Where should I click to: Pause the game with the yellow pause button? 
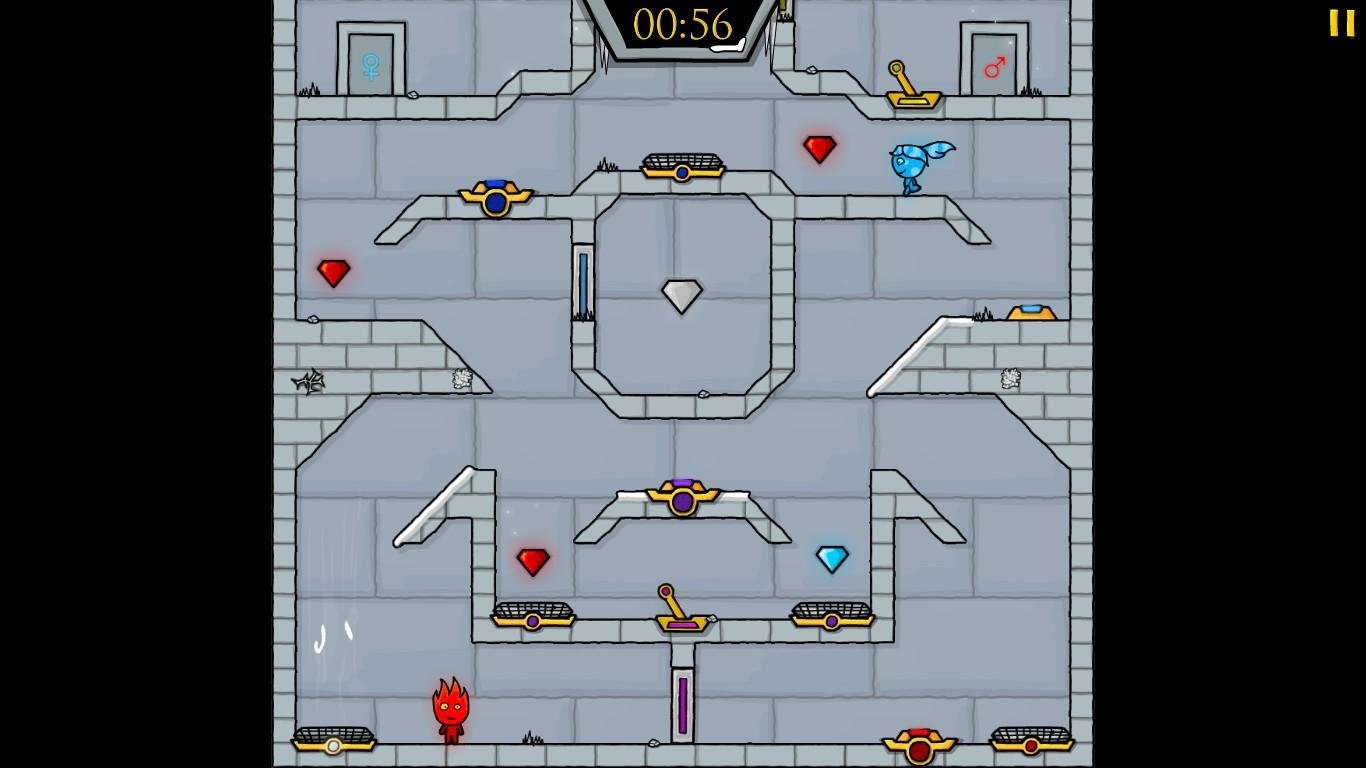point(1341,23)
